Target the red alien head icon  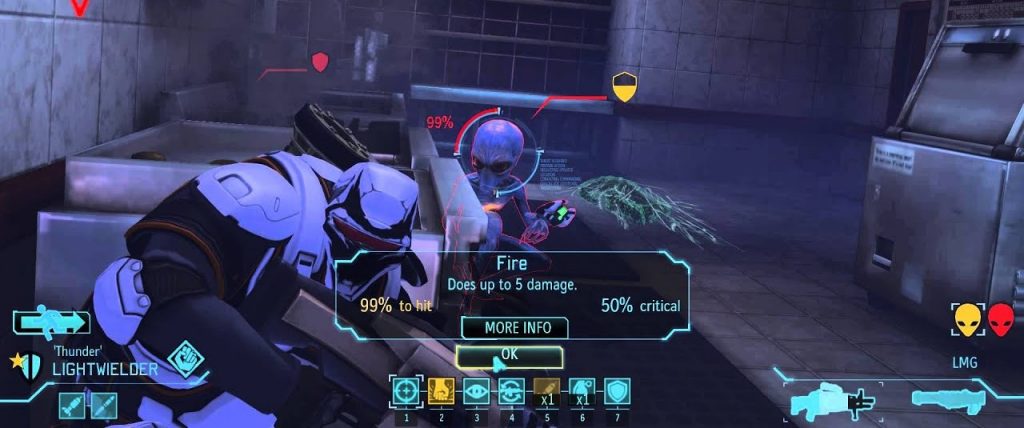tap(1000, 320)
